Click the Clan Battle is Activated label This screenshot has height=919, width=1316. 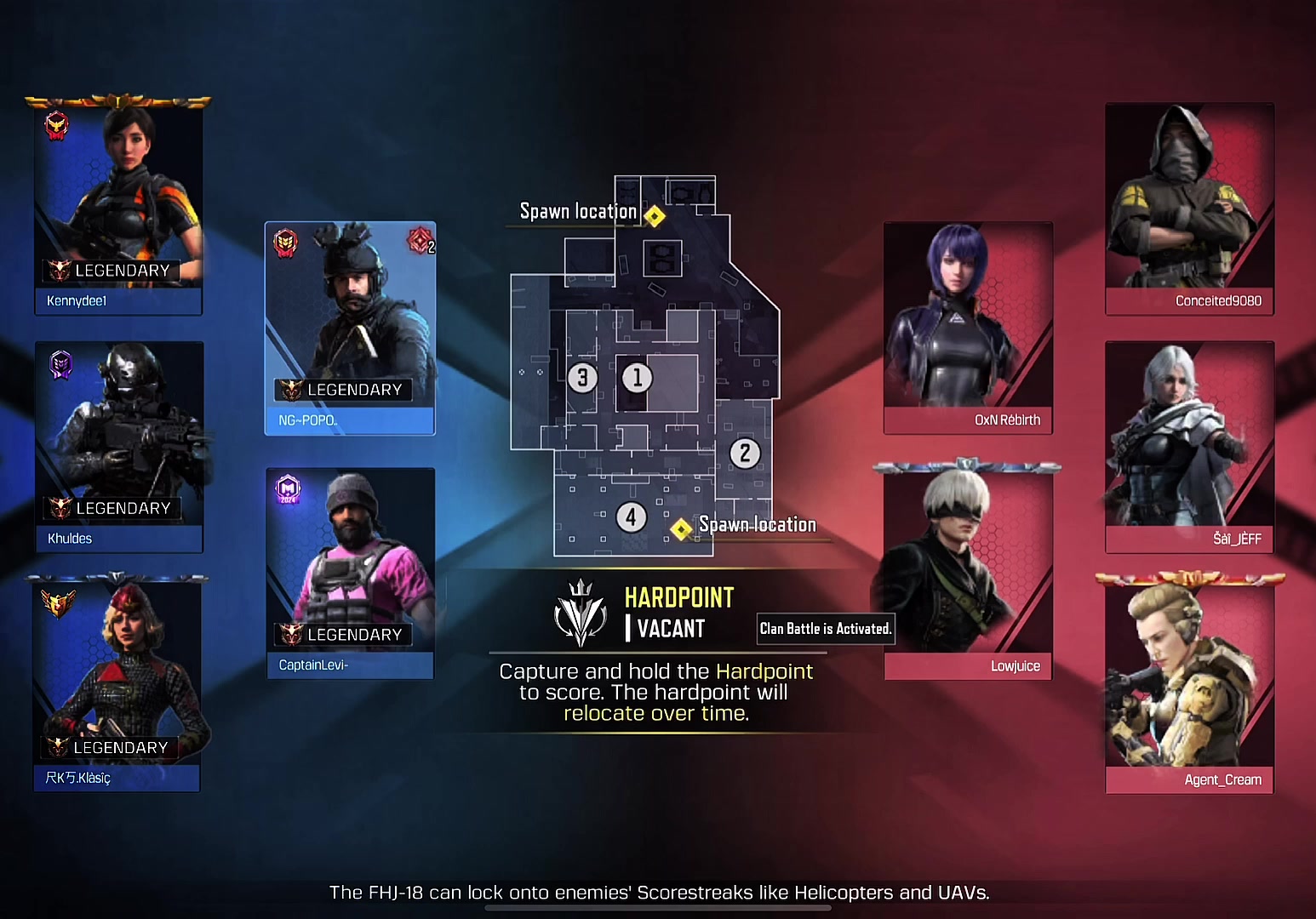point(825,629)
